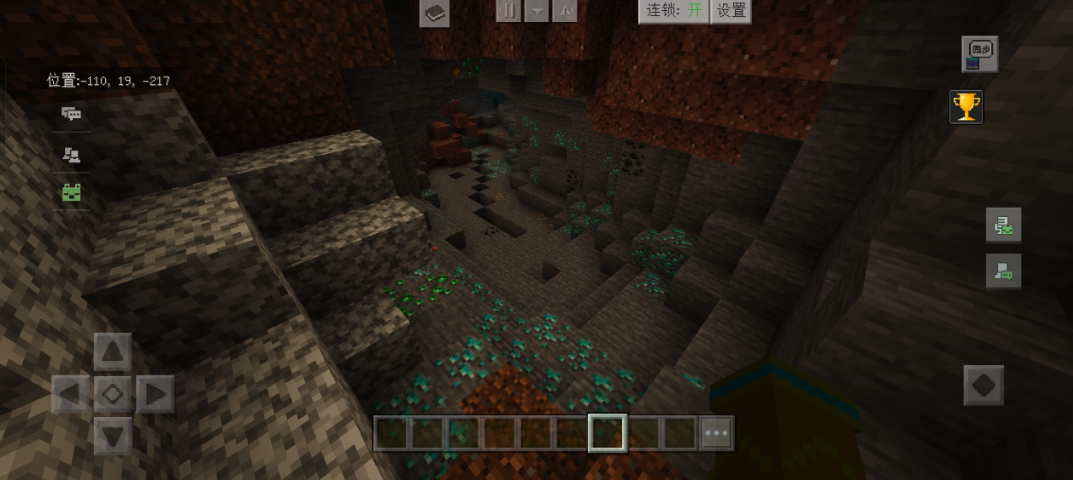Open the multiplayer players icon
This screenshot has width=1073, height=480.
pos(71,154)
